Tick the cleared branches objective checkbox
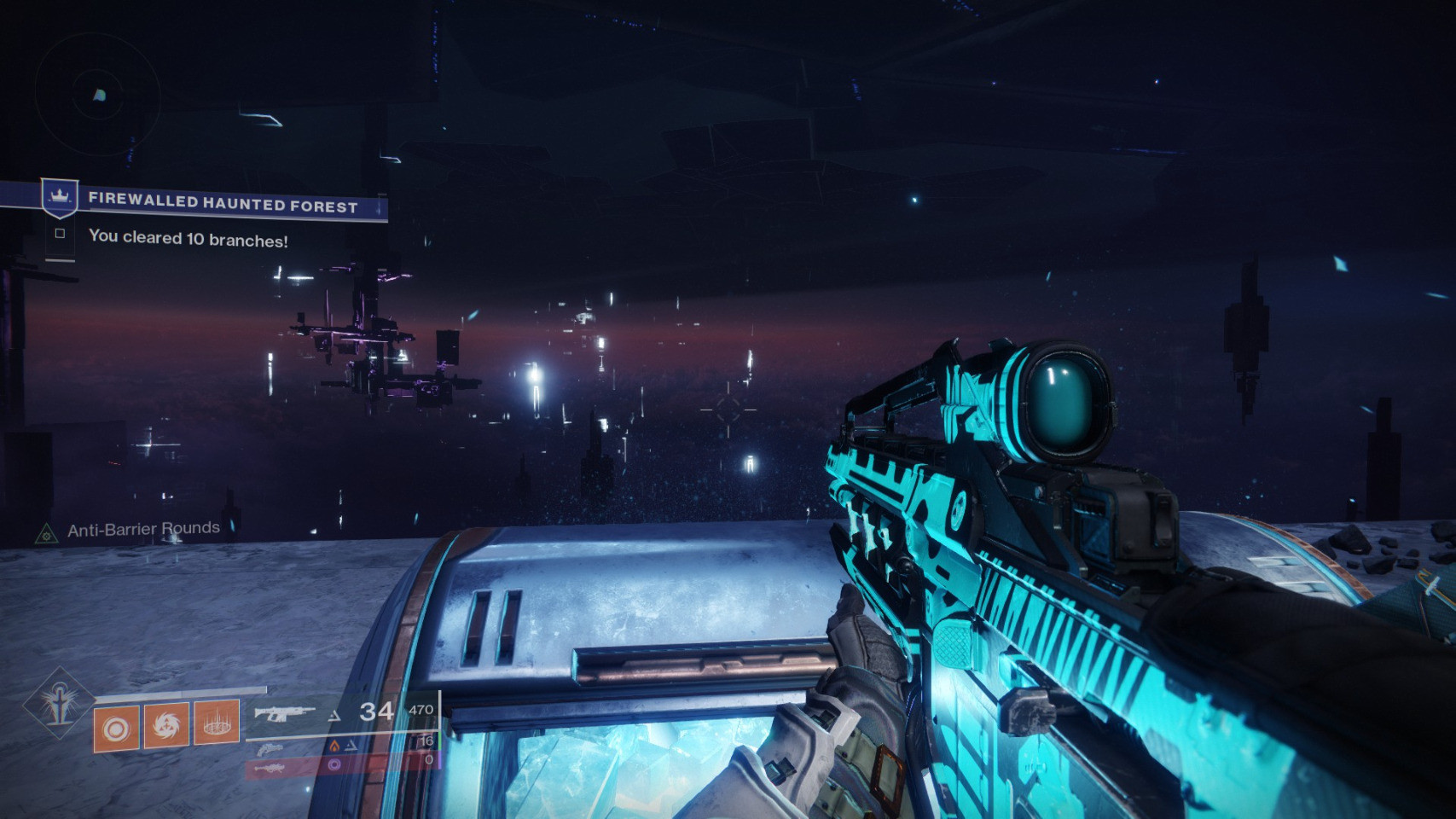Image resolution: width=1456 pixels, height=819 pixels. click(60, 233)
